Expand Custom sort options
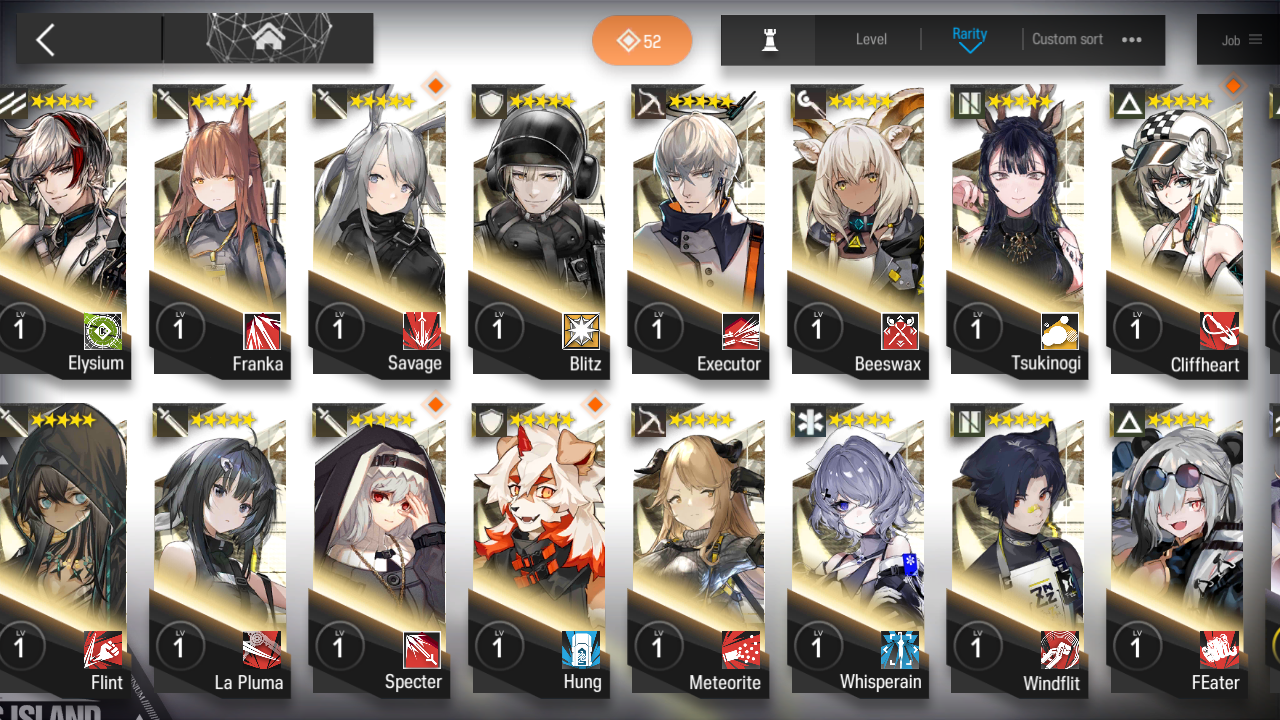 (1067, 39)
